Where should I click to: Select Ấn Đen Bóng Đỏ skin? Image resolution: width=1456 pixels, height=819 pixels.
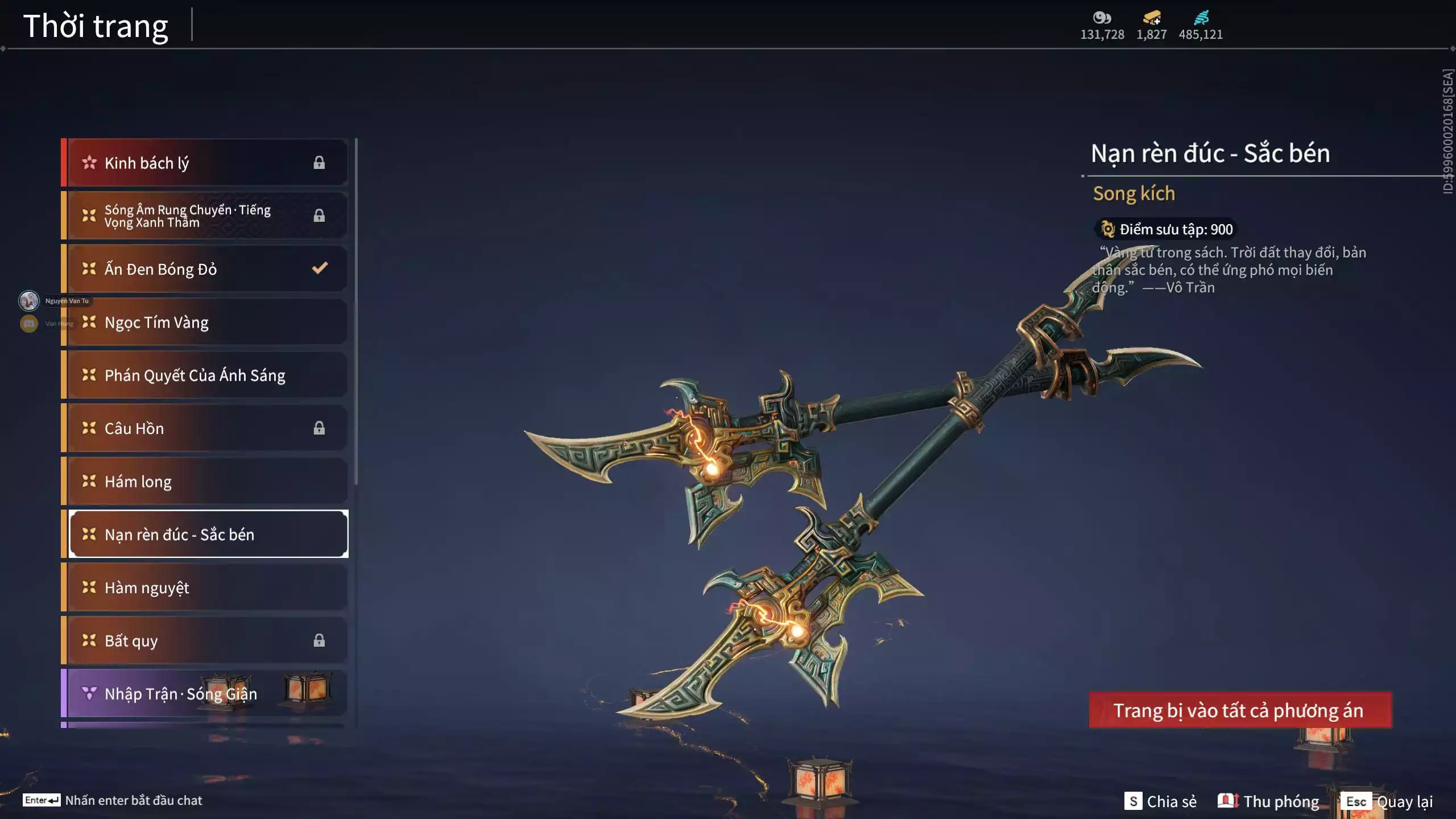click(205, 268)
